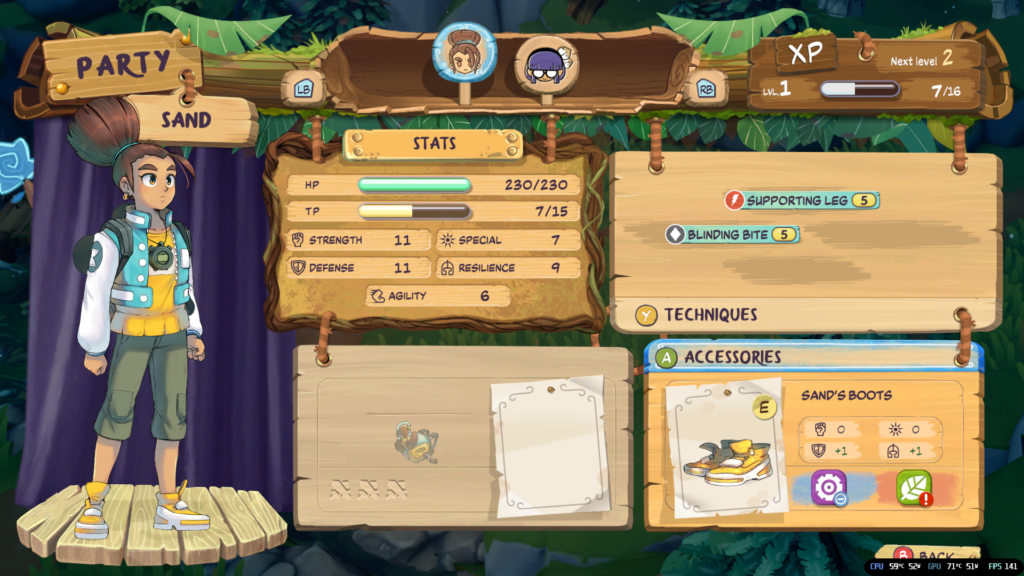Click the blank paper note card

coord(548,445)
